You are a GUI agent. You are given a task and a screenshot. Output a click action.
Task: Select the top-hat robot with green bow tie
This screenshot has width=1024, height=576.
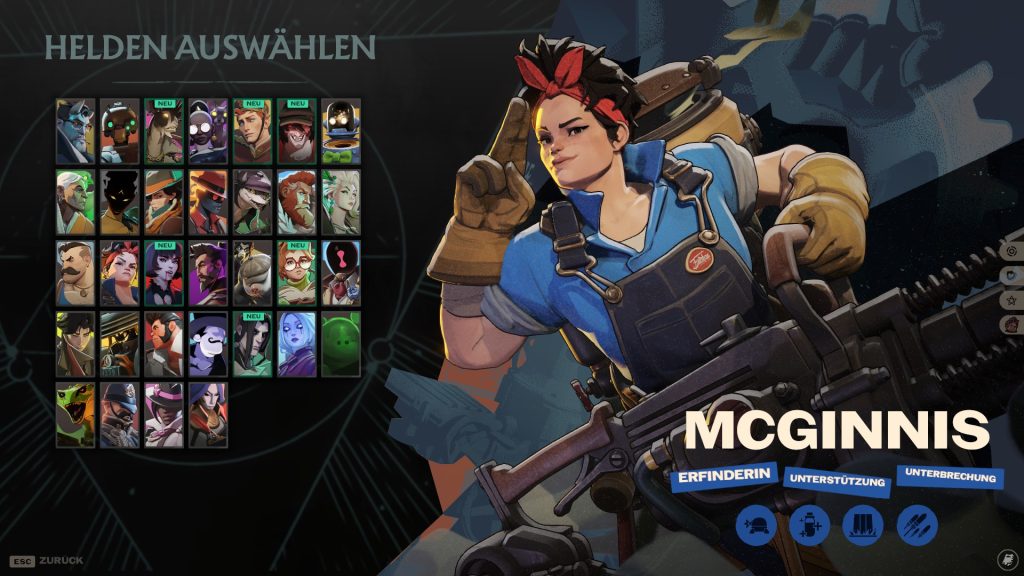pos(340,131)
